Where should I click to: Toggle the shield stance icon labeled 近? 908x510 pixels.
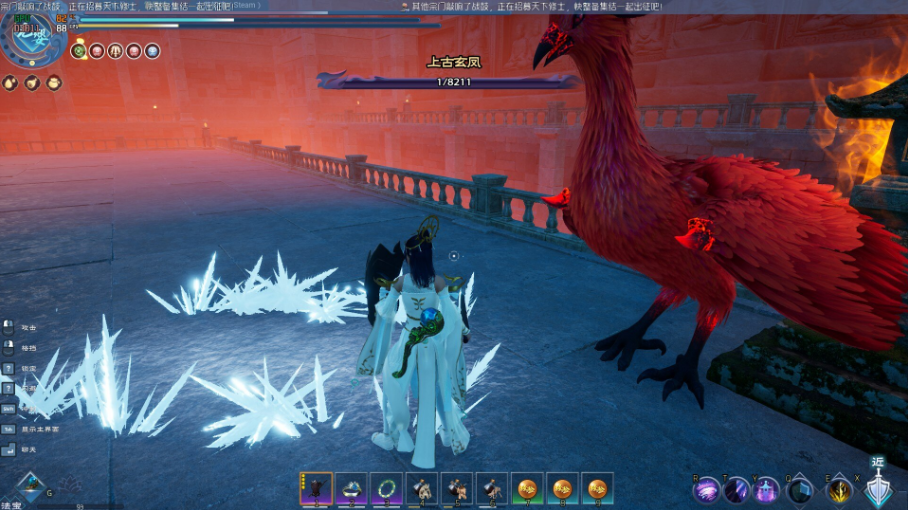(x=879, y=489)
